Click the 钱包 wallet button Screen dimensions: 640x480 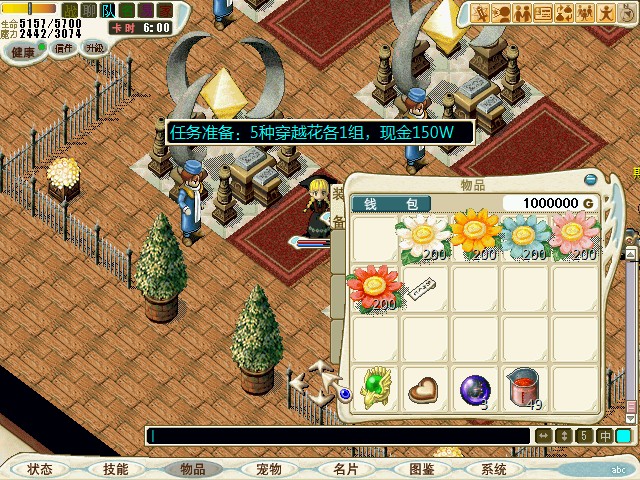(391, 203)
